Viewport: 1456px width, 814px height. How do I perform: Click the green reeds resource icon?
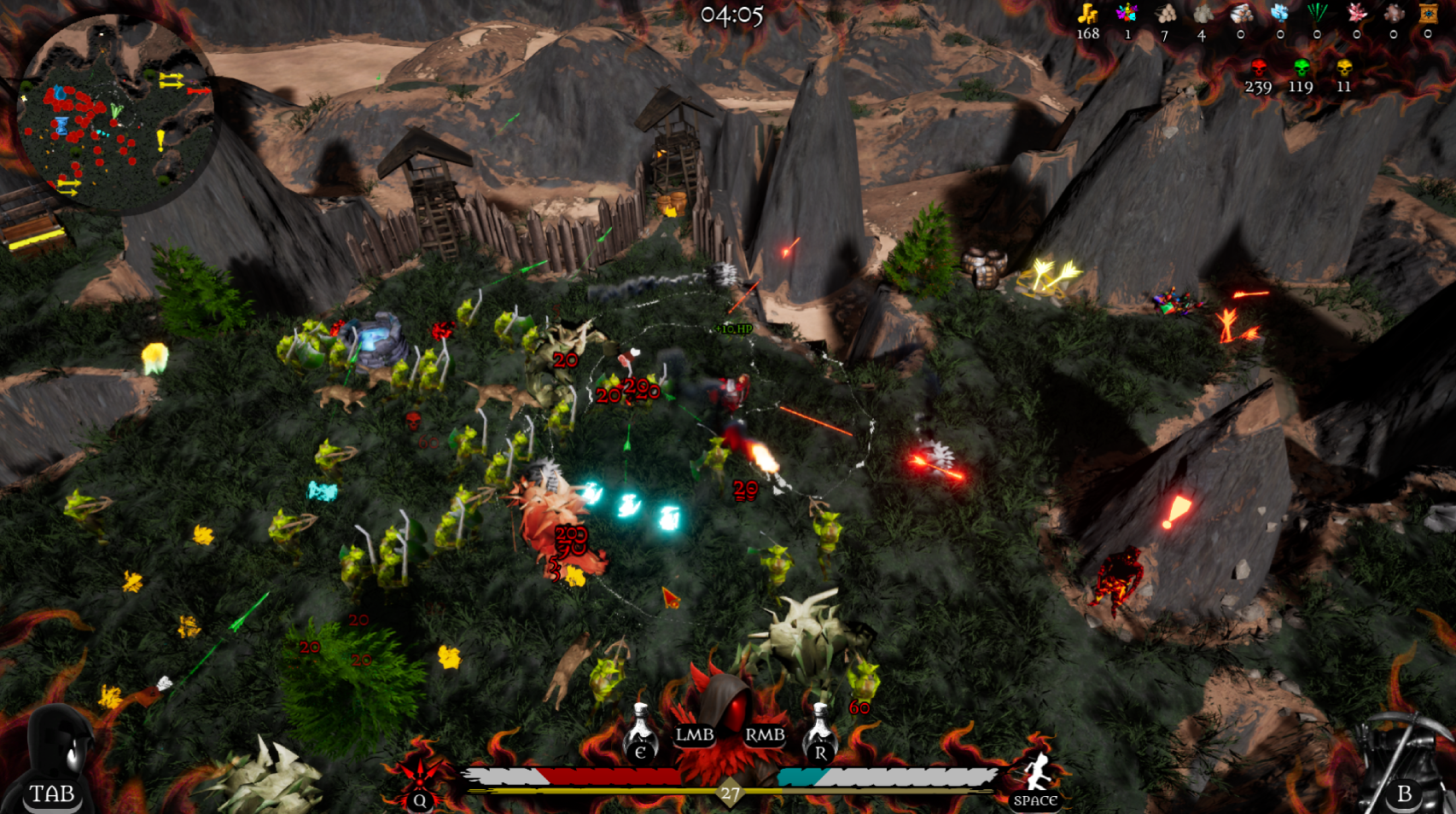(x=1318, y=13)
